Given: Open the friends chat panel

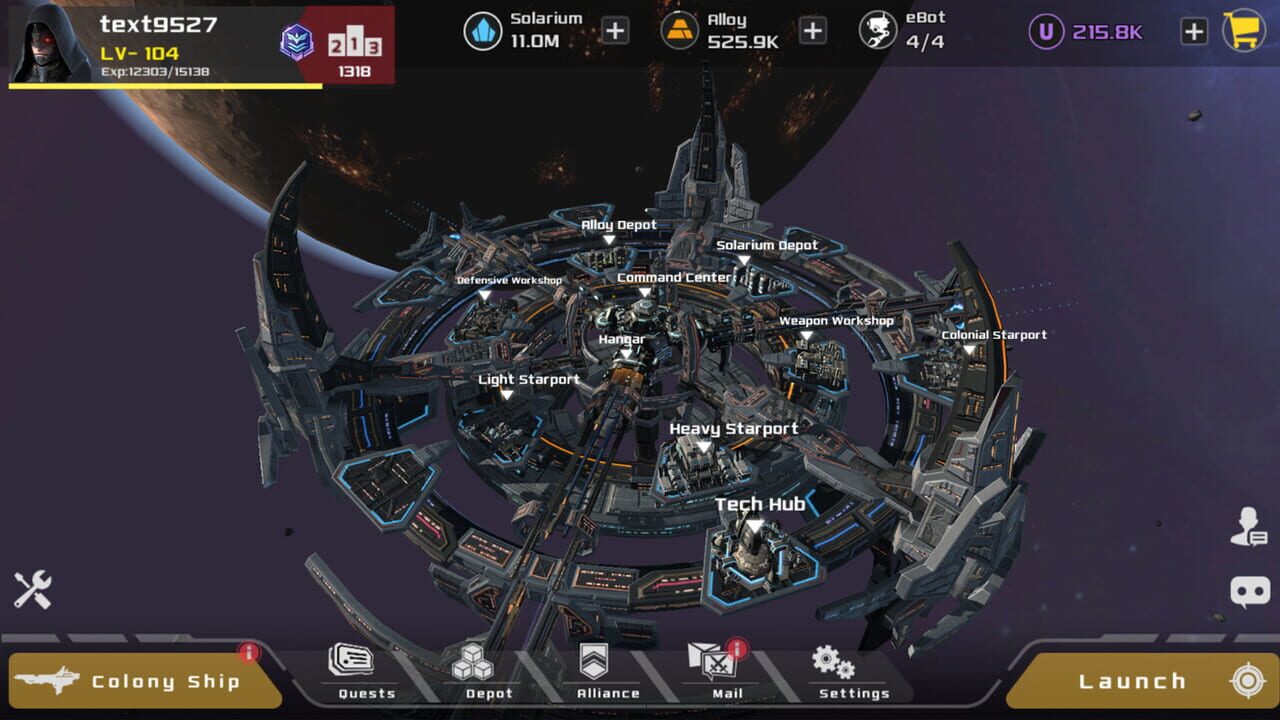Looking at the screenshot, I should point(1251,524).
